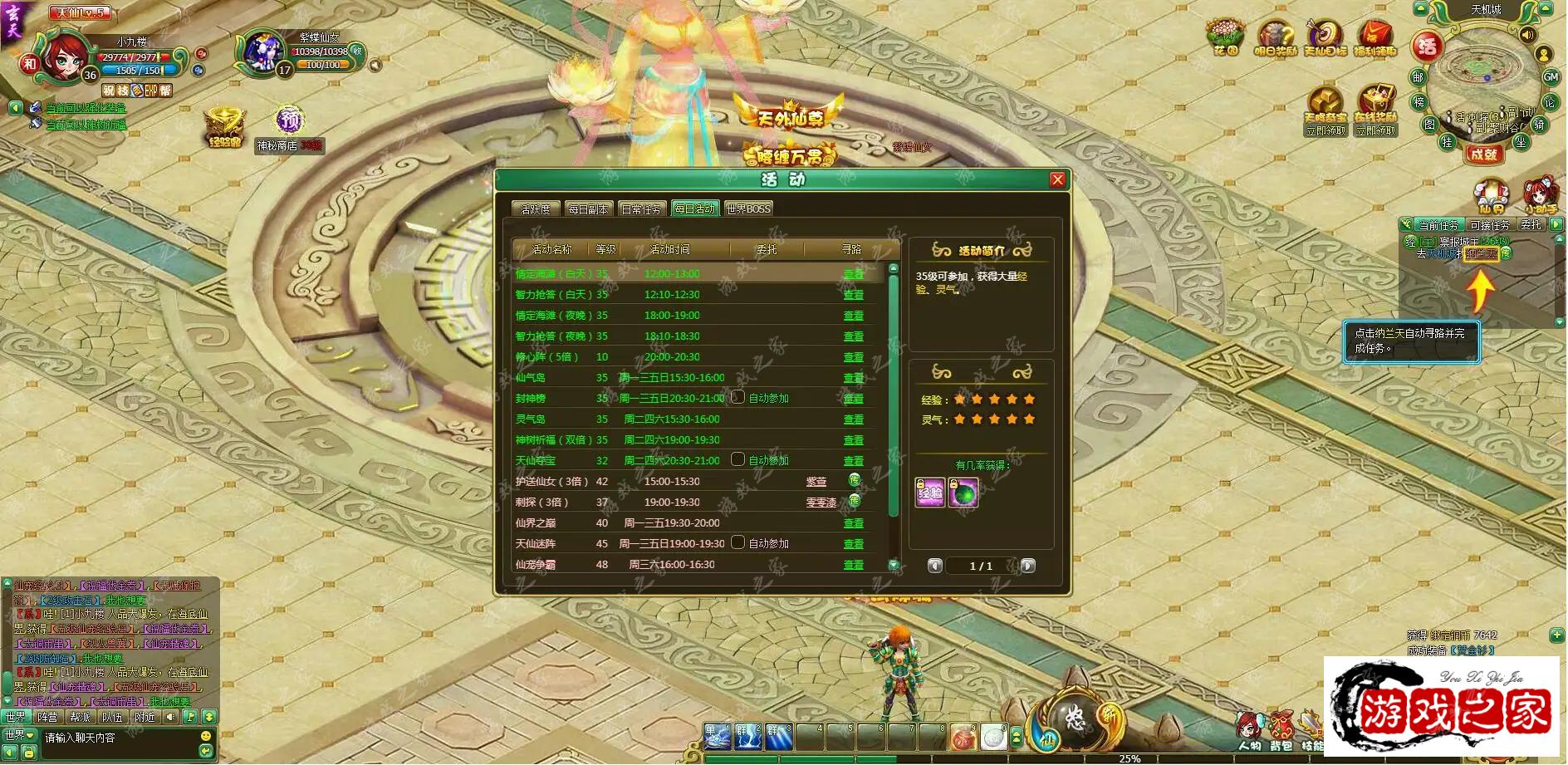Claim 在线奖励 with 立即领取 button
Screen dimensions: 1568x765
point(1375,130)
